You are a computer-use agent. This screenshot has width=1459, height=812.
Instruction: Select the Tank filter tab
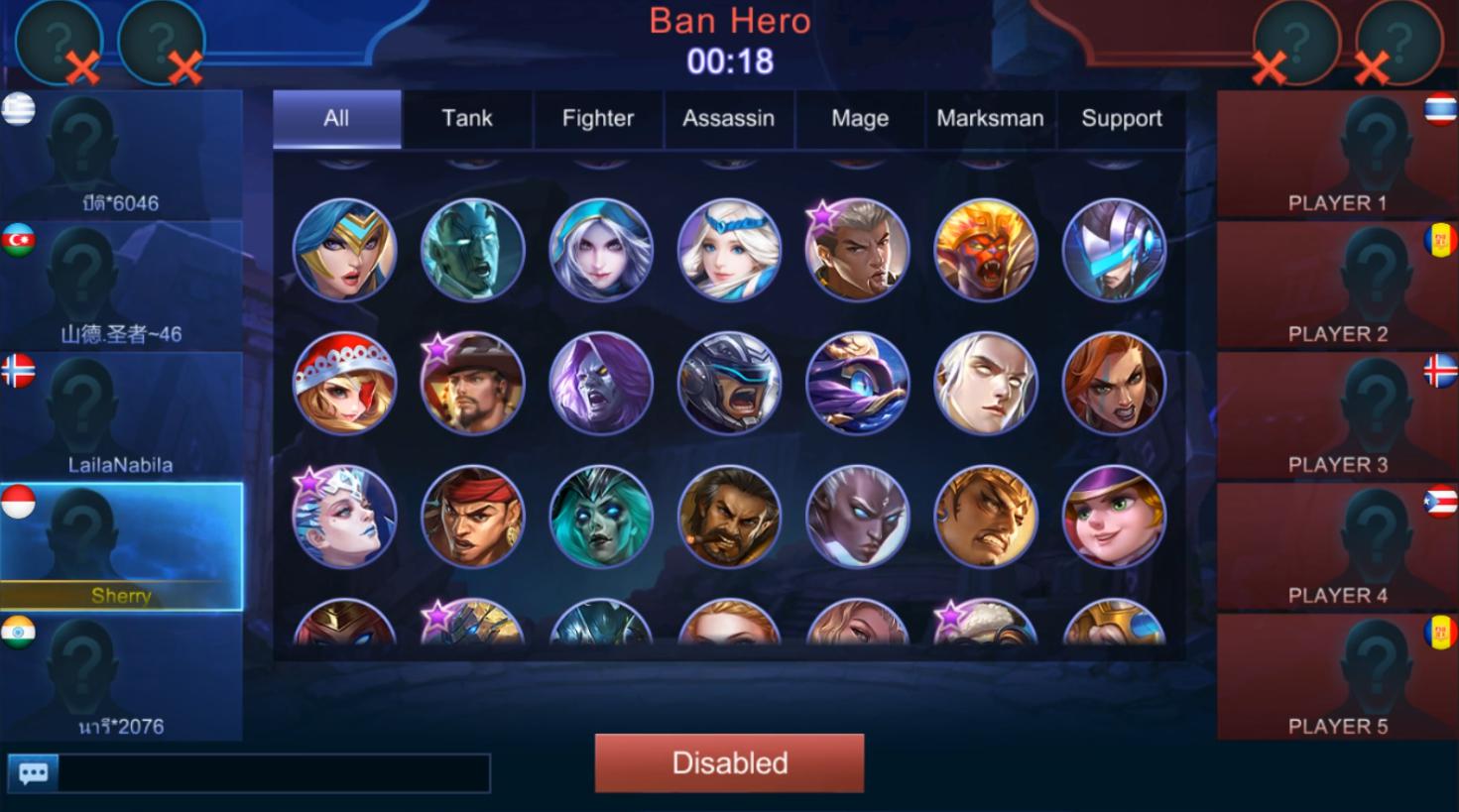(466, 118)
